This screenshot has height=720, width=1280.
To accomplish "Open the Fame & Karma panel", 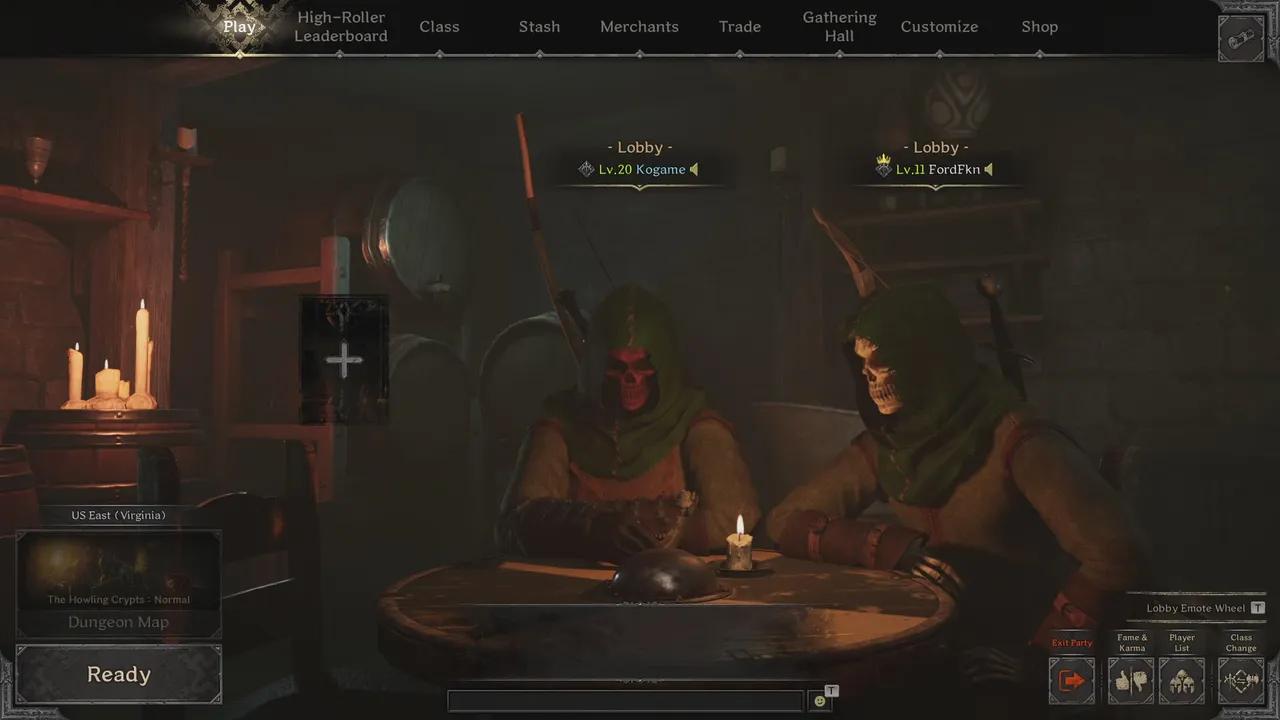I will point(1131,680).
